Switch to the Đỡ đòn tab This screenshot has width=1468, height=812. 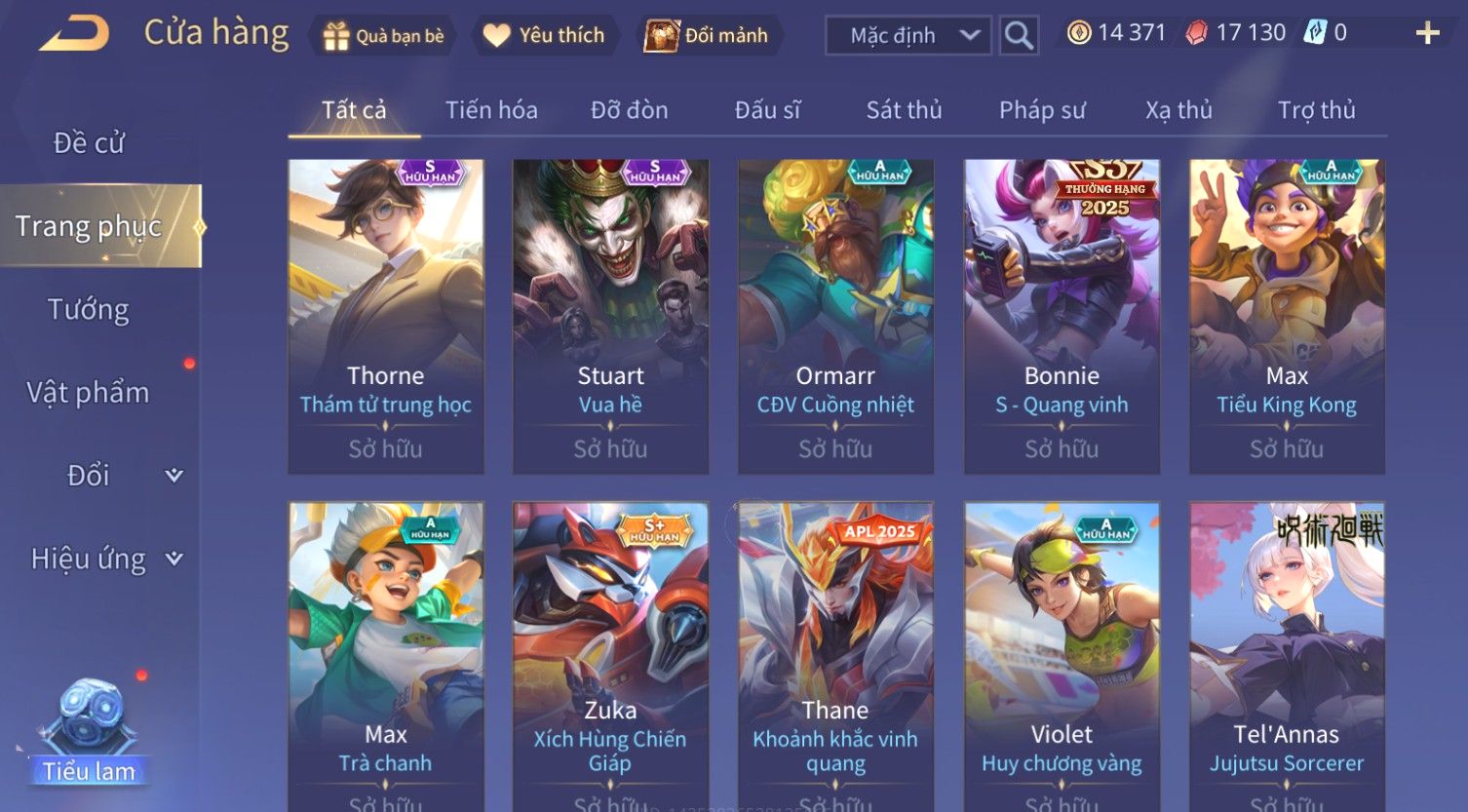tap(629, 110)
